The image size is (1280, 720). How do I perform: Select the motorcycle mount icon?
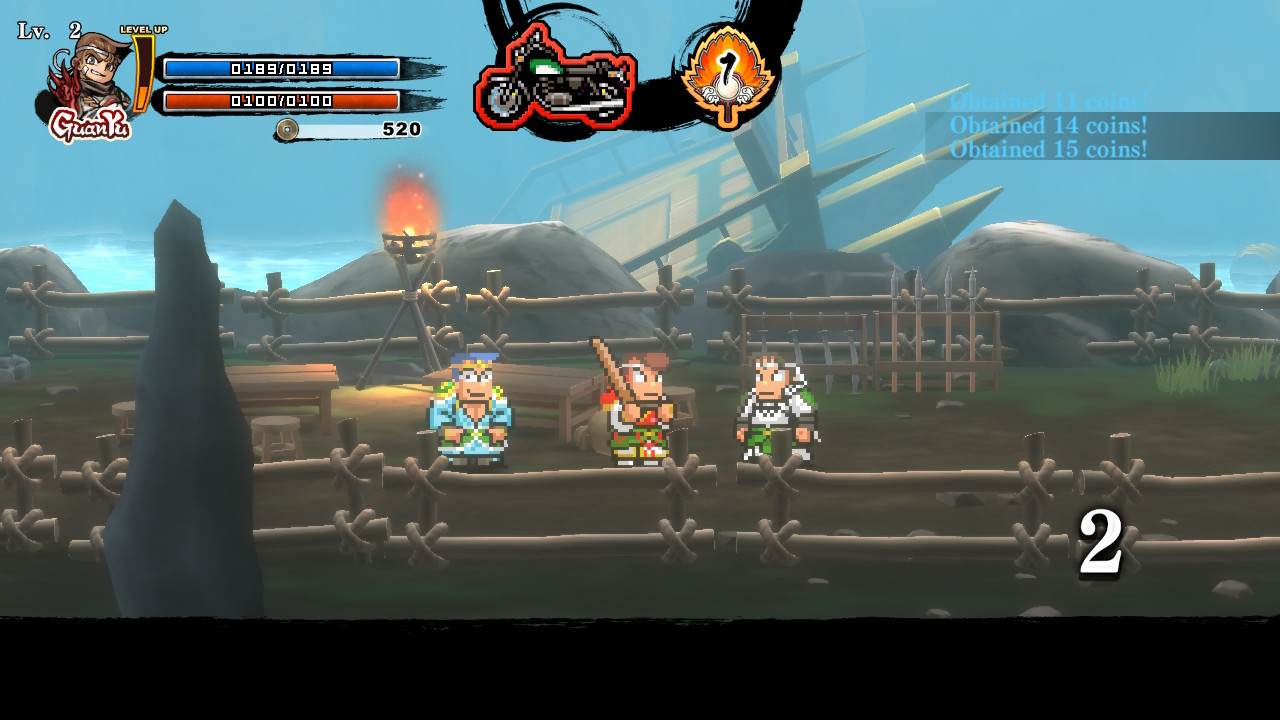click(x=555, y=80)
